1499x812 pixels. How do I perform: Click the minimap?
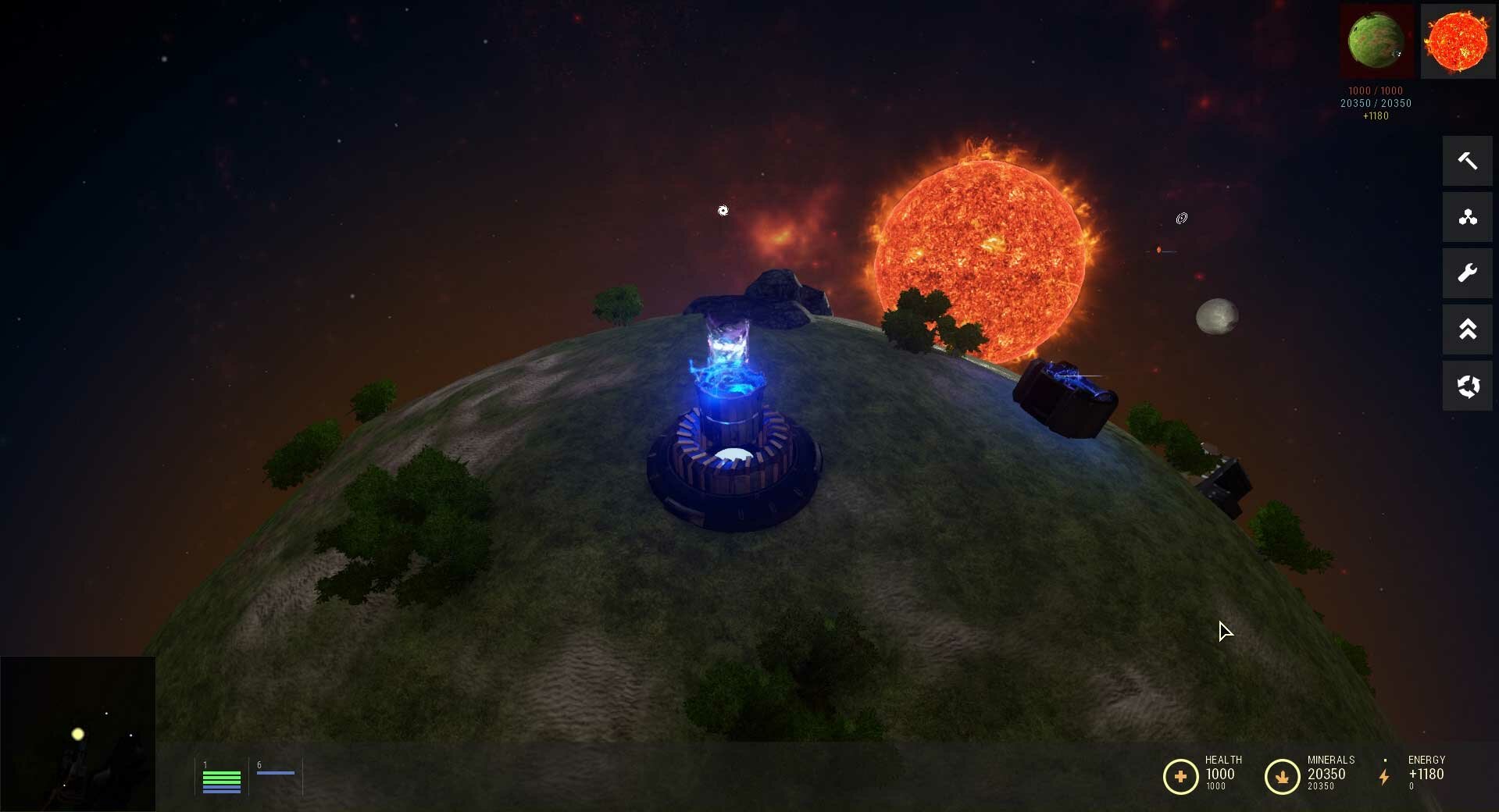click(x=77, y=734)
